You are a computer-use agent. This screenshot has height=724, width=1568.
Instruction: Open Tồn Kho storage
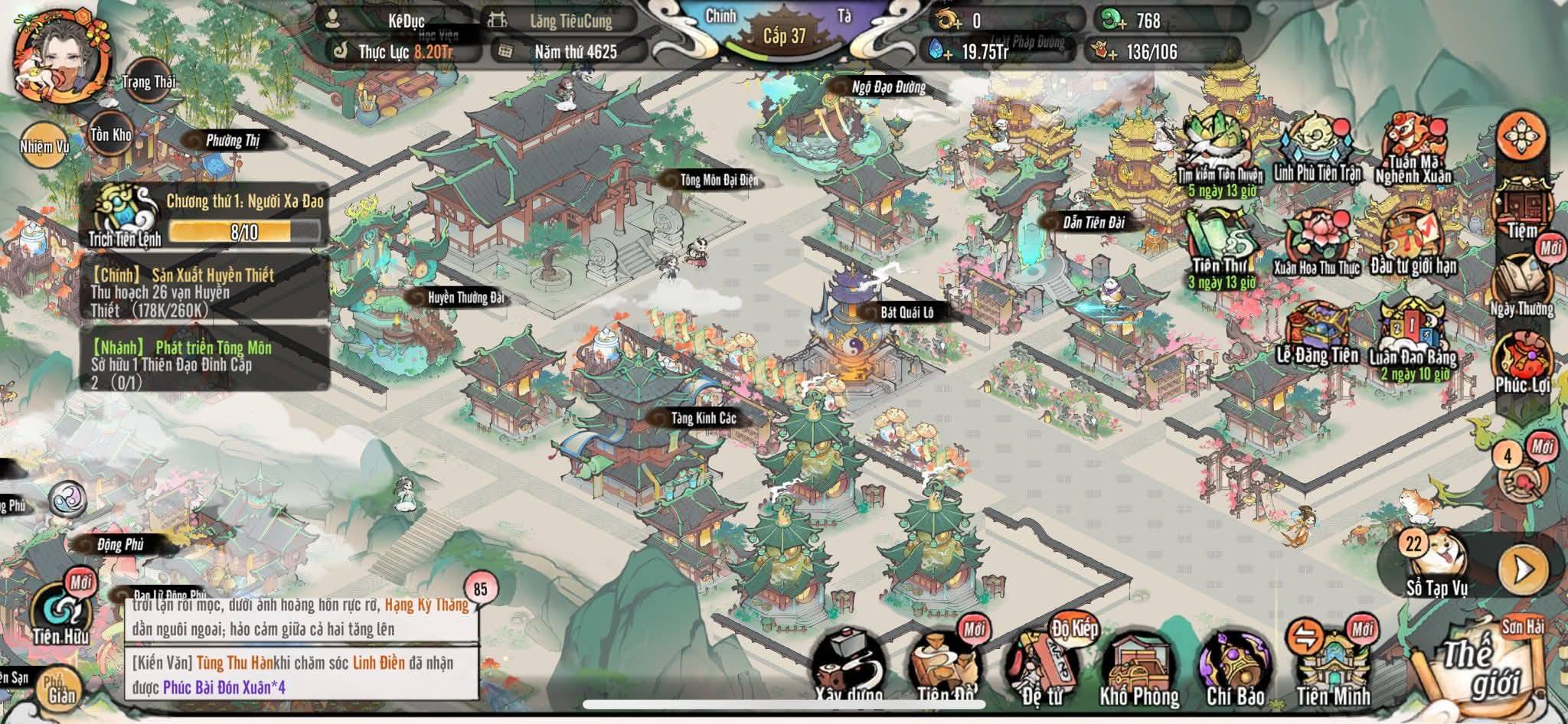[112, 135]
